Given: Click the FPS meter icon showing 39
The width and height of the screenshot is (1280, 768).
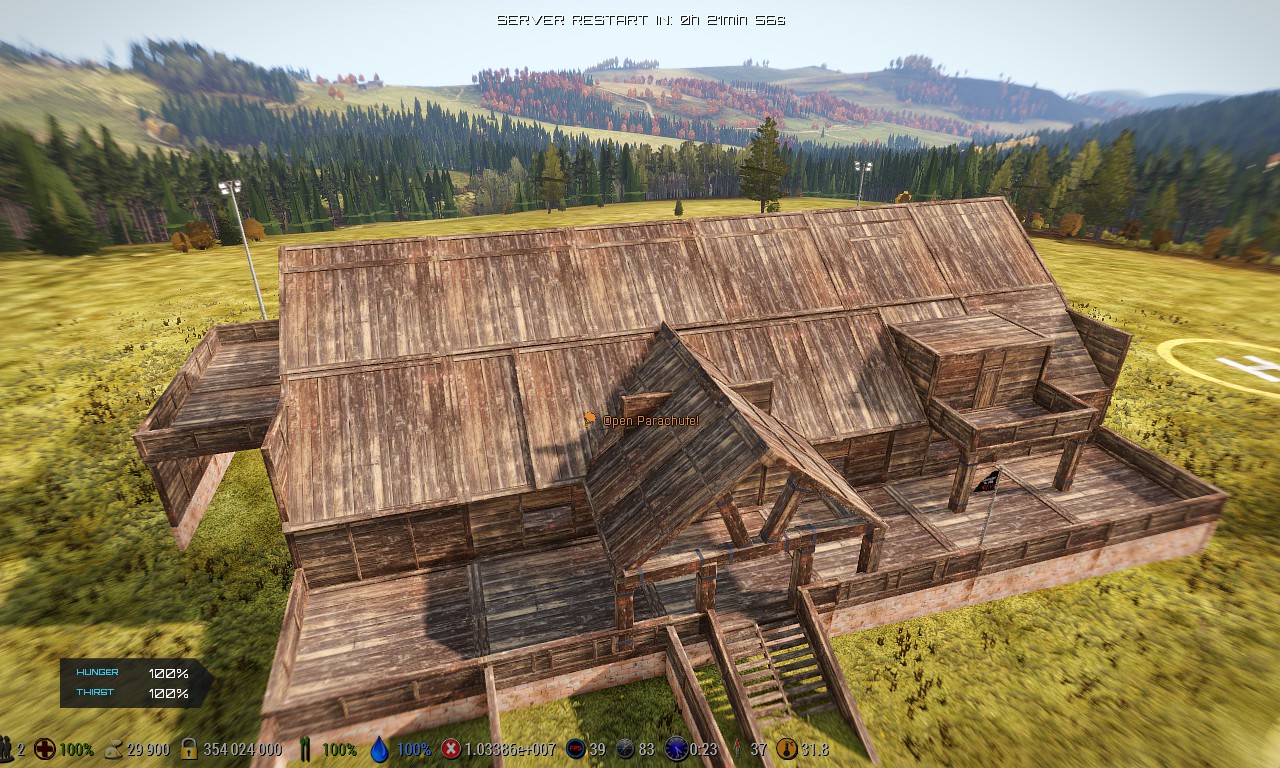Looking at the screenshot, I should [573, 748].
